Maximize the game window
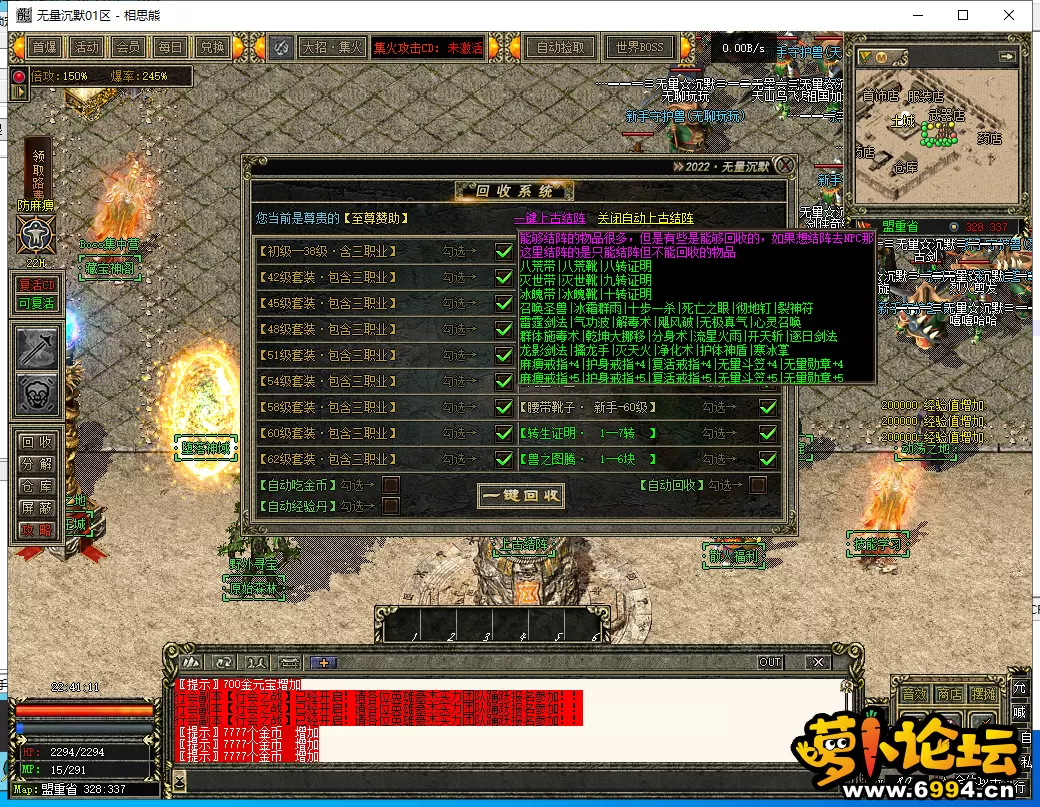This screenshot has width=1040, height=807. pyautogui.click(x=963, y=16)
